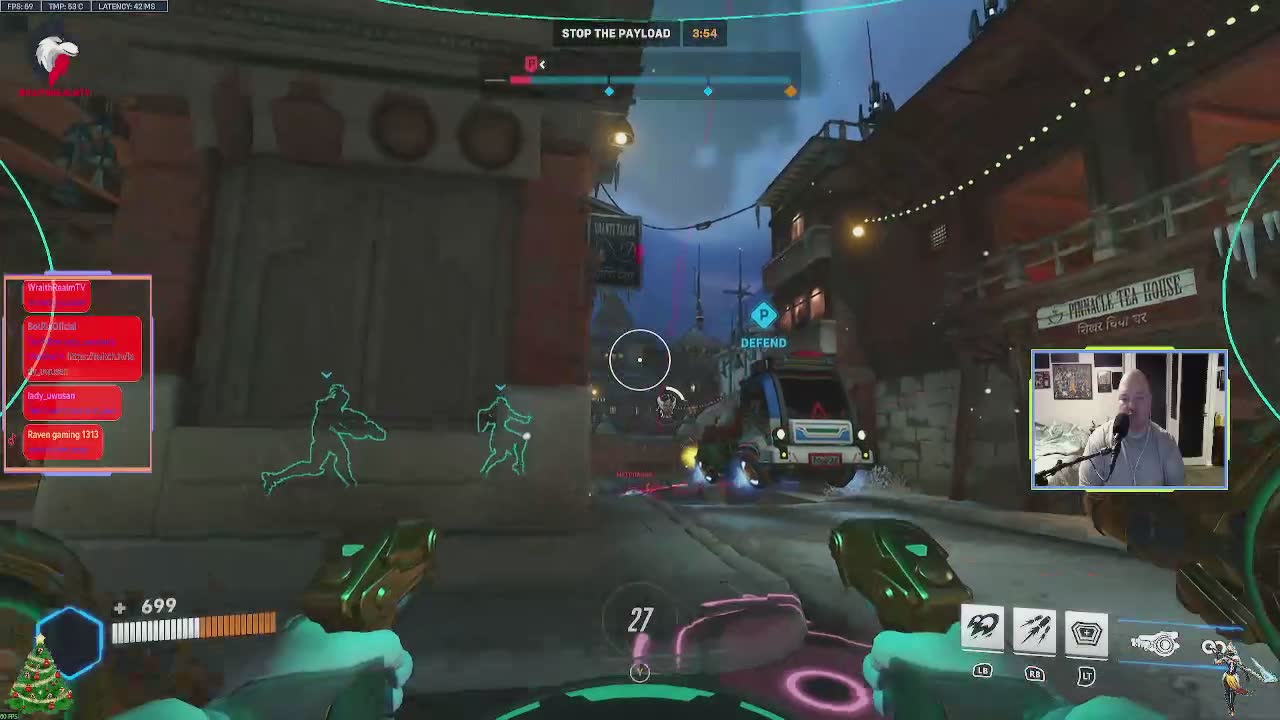Open the Raven gaming 1313 chat message

click(63, 441)
